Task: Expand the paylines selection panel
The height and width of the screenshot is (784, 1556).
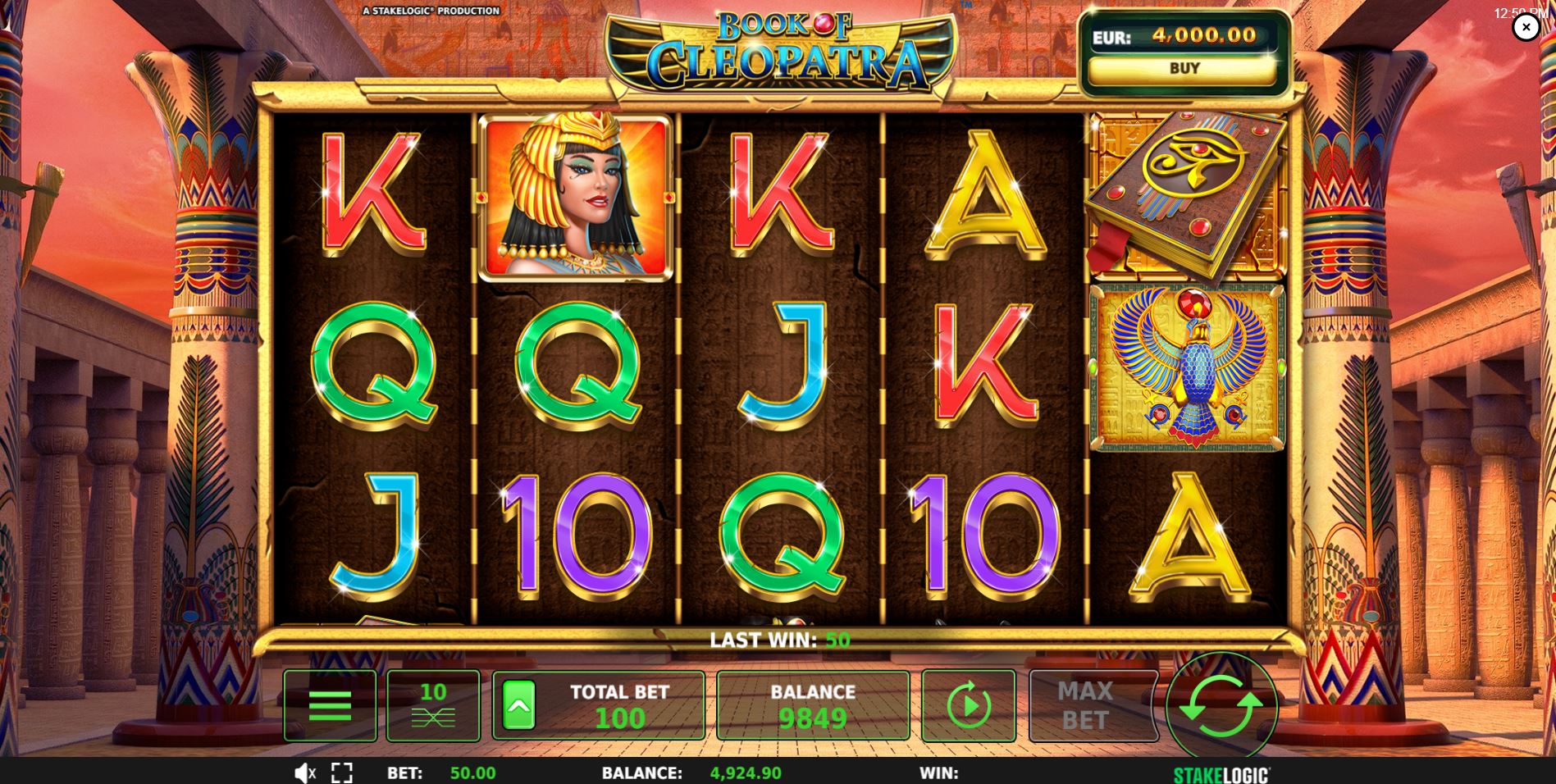Action: click(x=433, y=704)
